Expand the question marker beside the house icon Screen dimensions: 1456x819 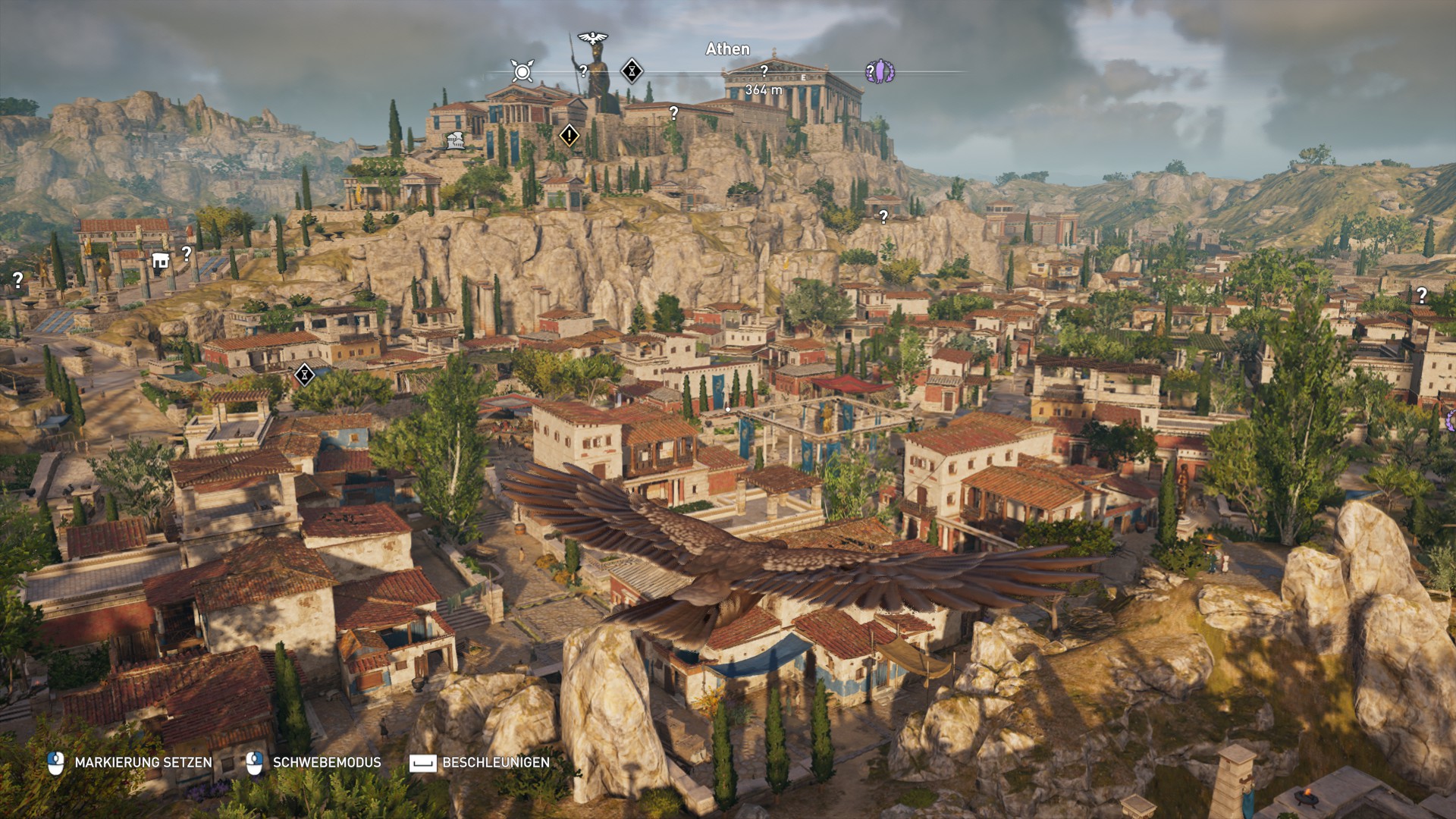188,255
